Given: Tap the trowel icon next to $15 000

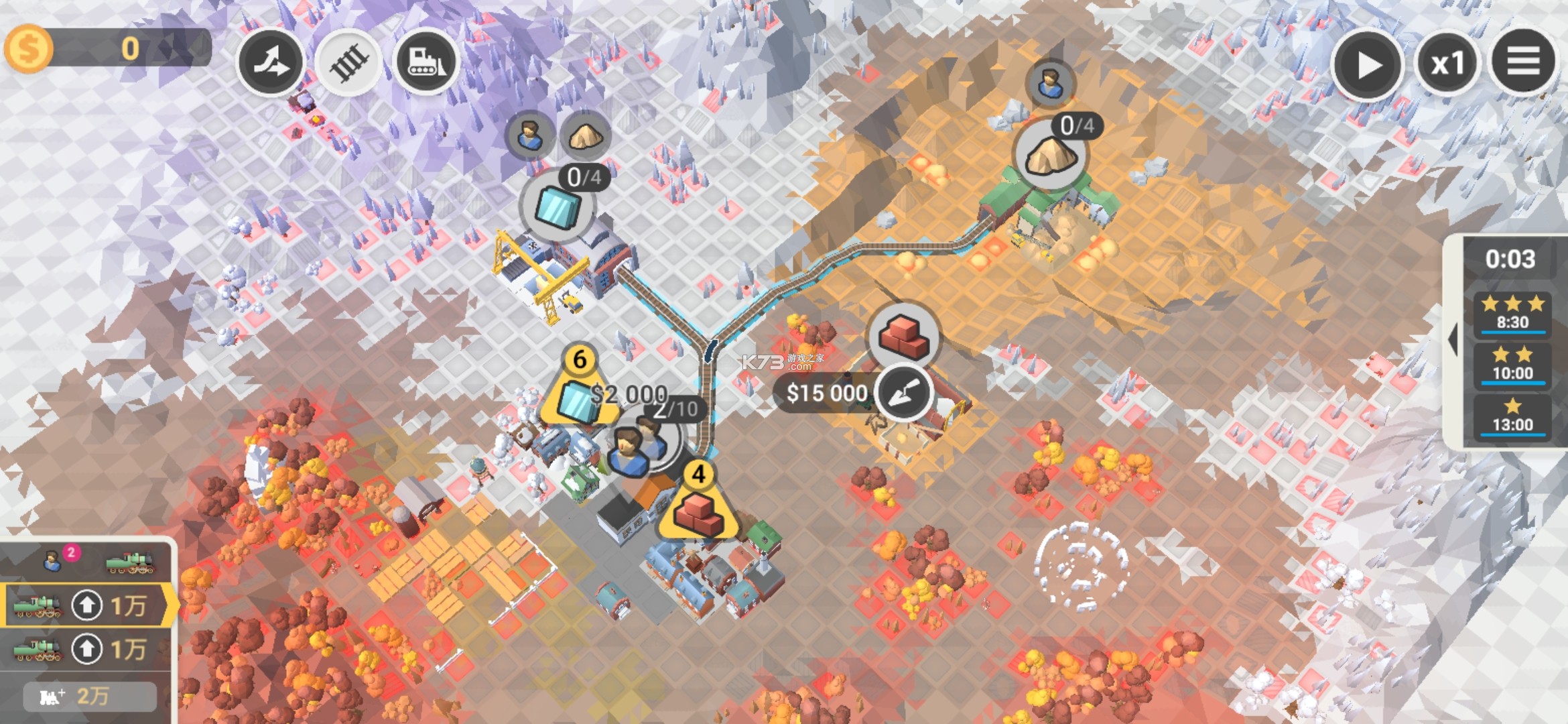Looking at the screenshot, I should (904, 395).
